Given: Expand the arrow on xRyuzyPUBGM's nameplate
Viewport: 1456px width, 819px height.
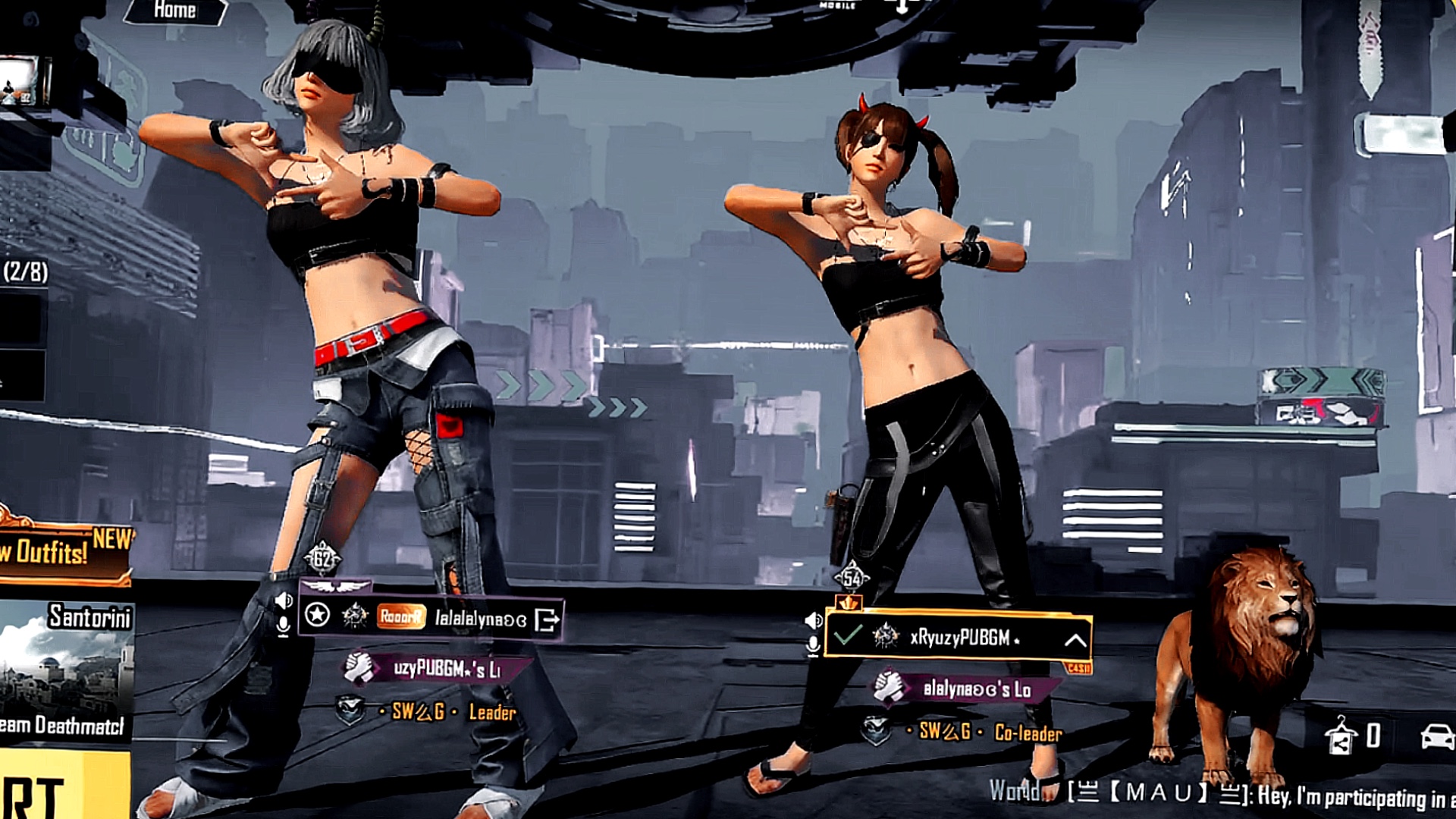Looking at the screenshot, I should (x=1075, y=640).
